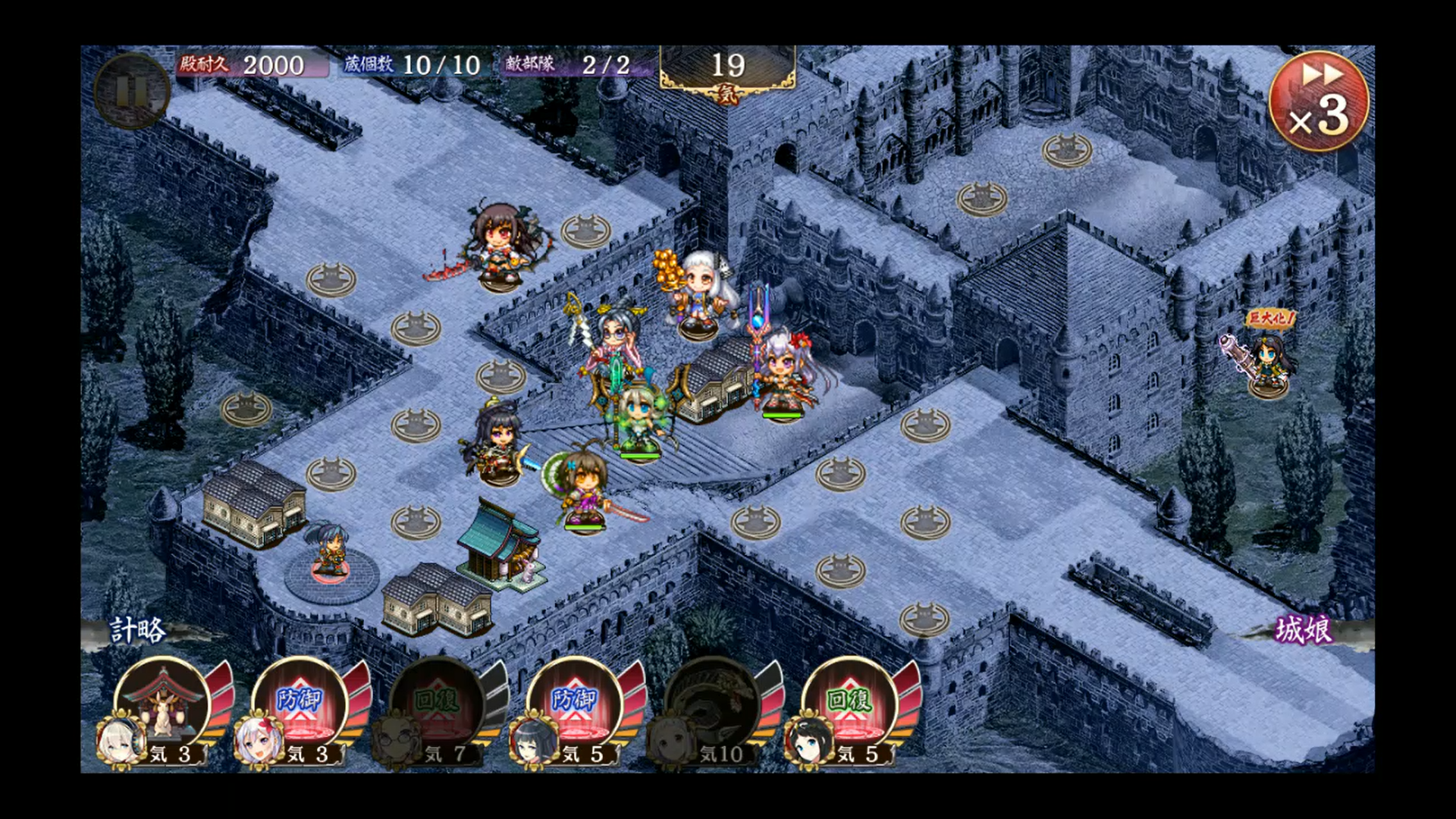Activate the 回復 recovery strategy costing 5 気

click(x=849, y=705)
